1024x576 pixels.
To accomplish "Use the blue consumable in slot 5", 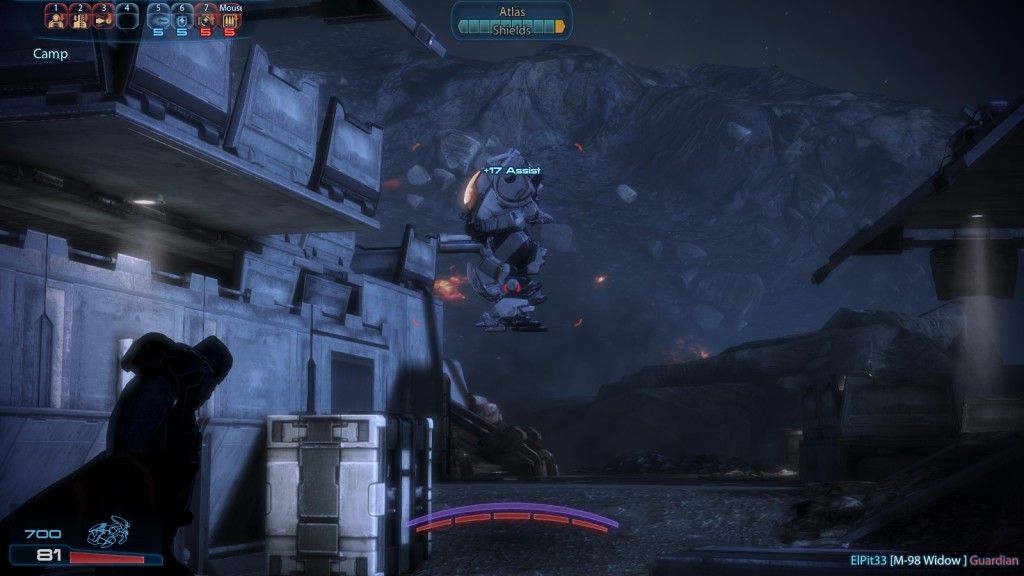I will coord(158,18).
